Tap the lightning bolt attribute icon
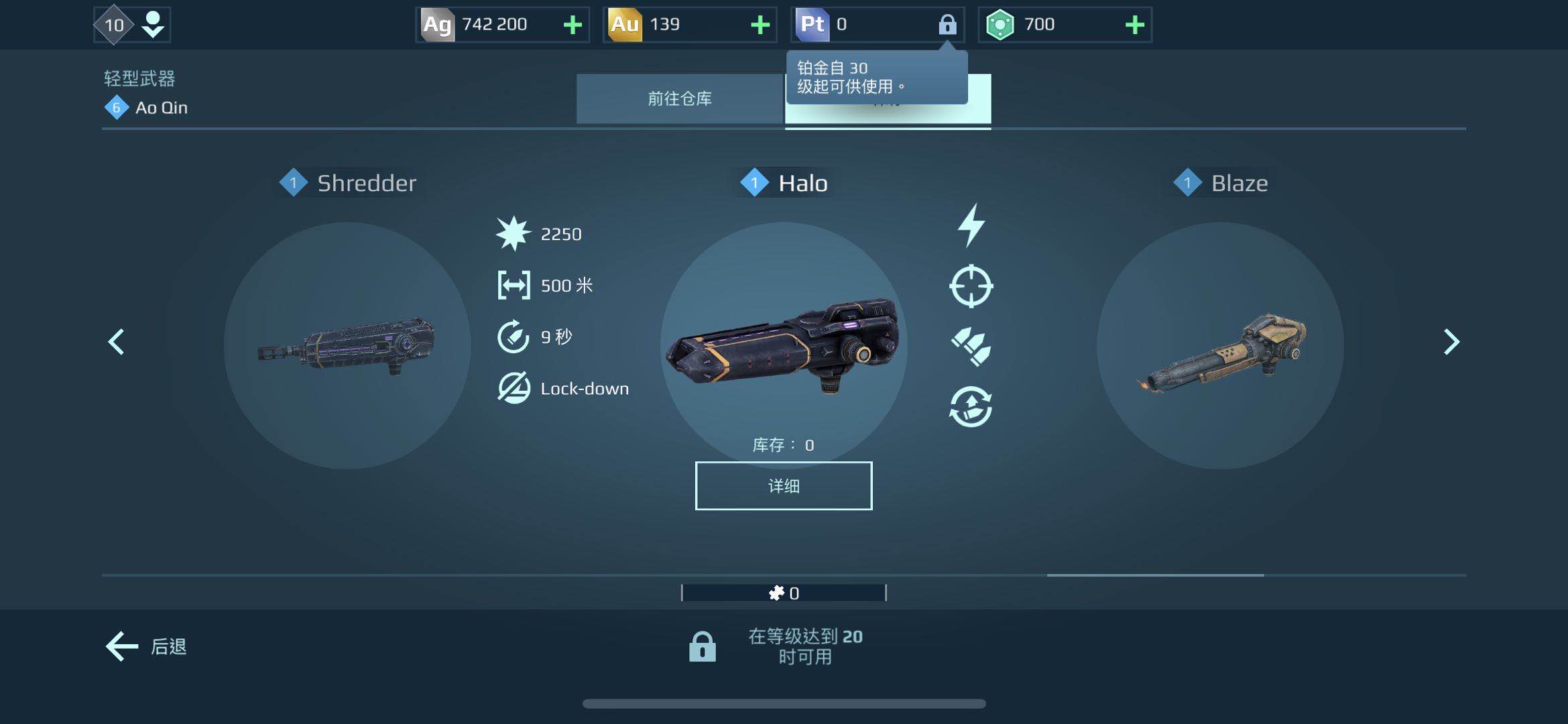The width and height of the screenshot is (1568, 724). 971,225
